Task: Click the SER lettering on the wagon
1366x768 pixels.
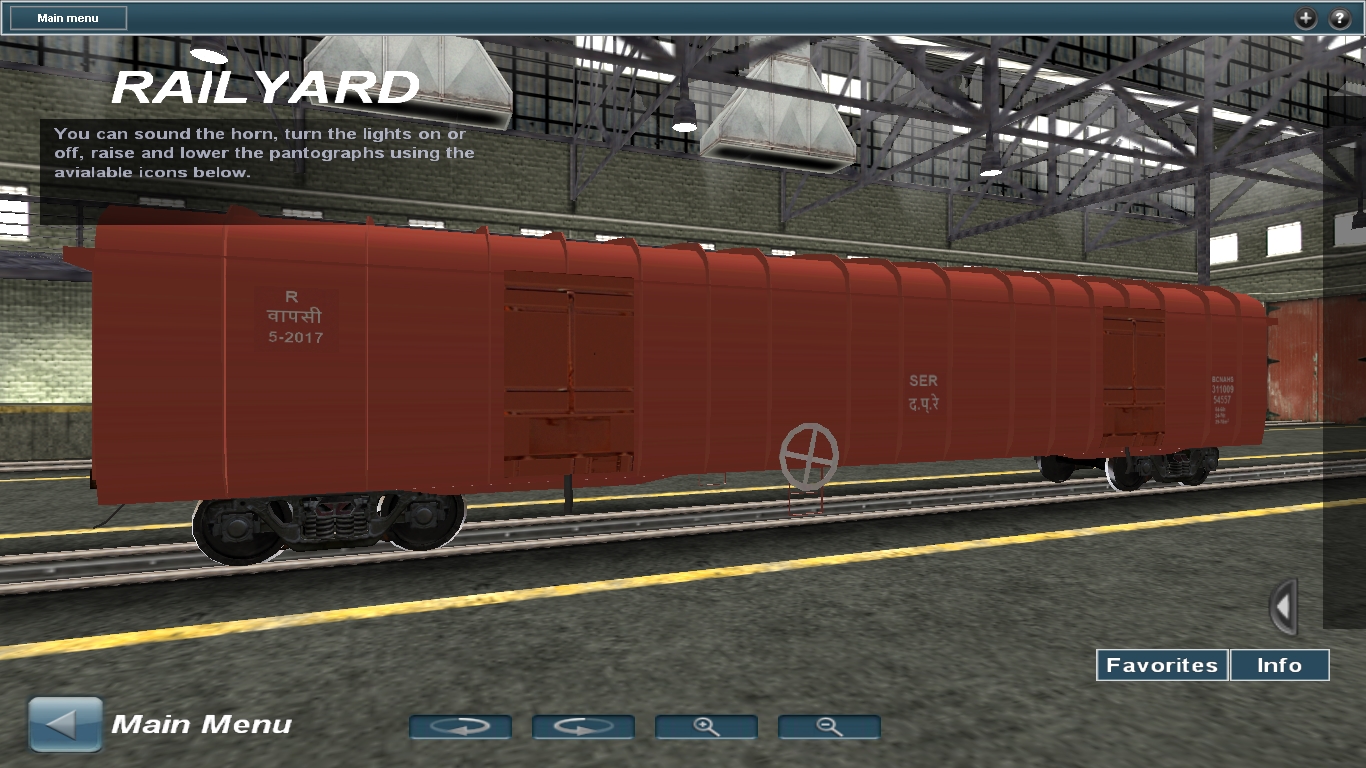Action: click(925, 381)
